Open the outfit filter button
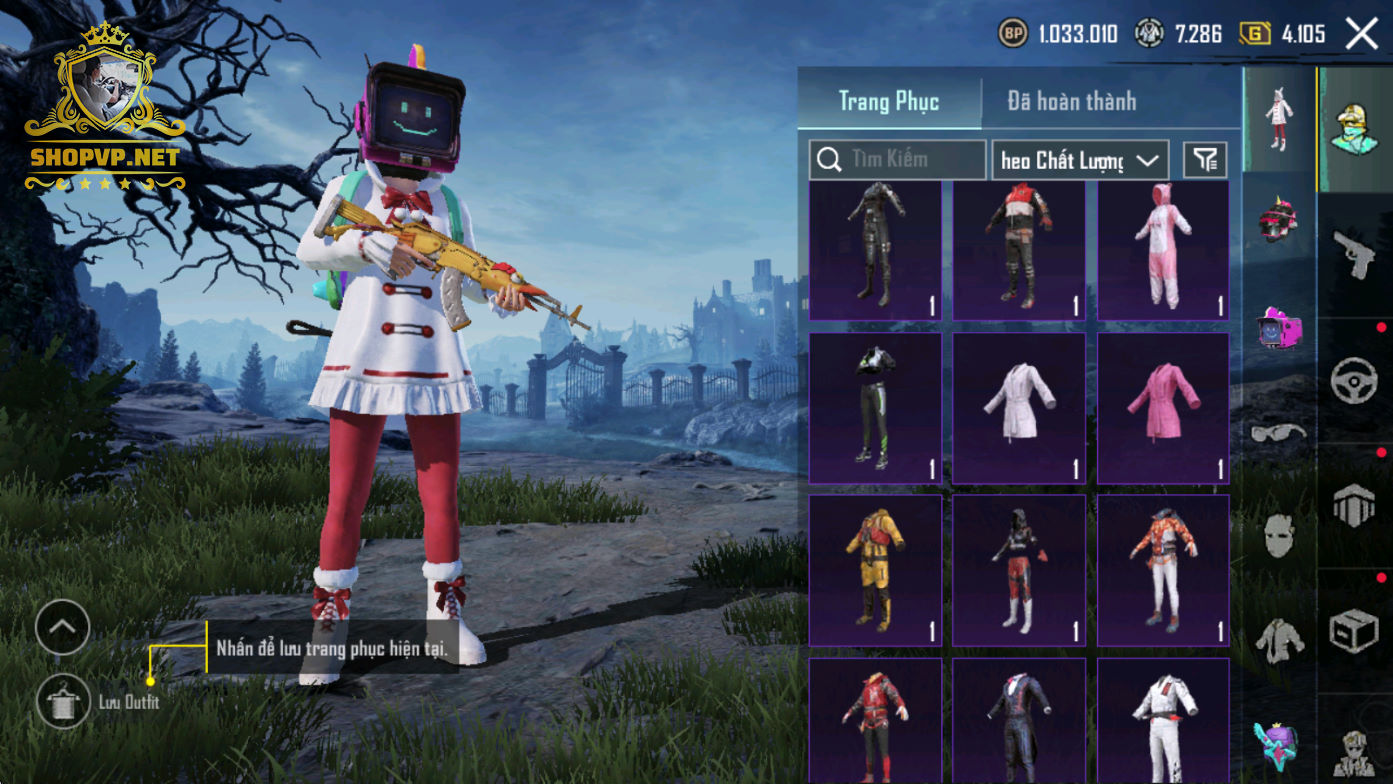Image resolution: width=1393 pixels, height=784 pixels. point(1206,160)
